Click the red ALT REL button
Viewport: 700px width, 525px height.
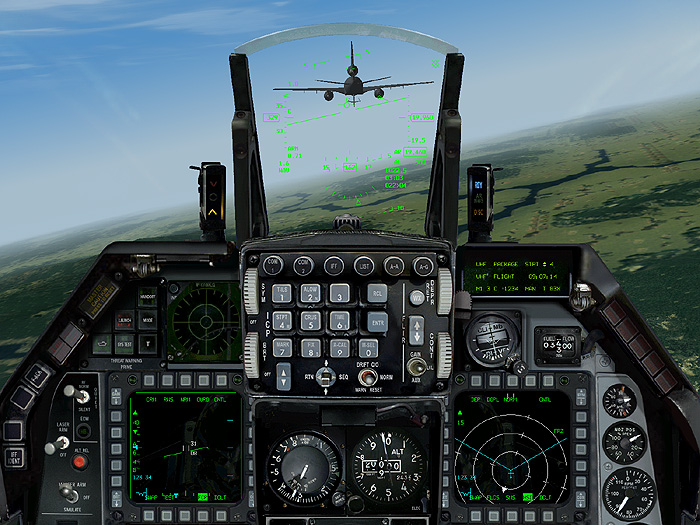point(80,462)
